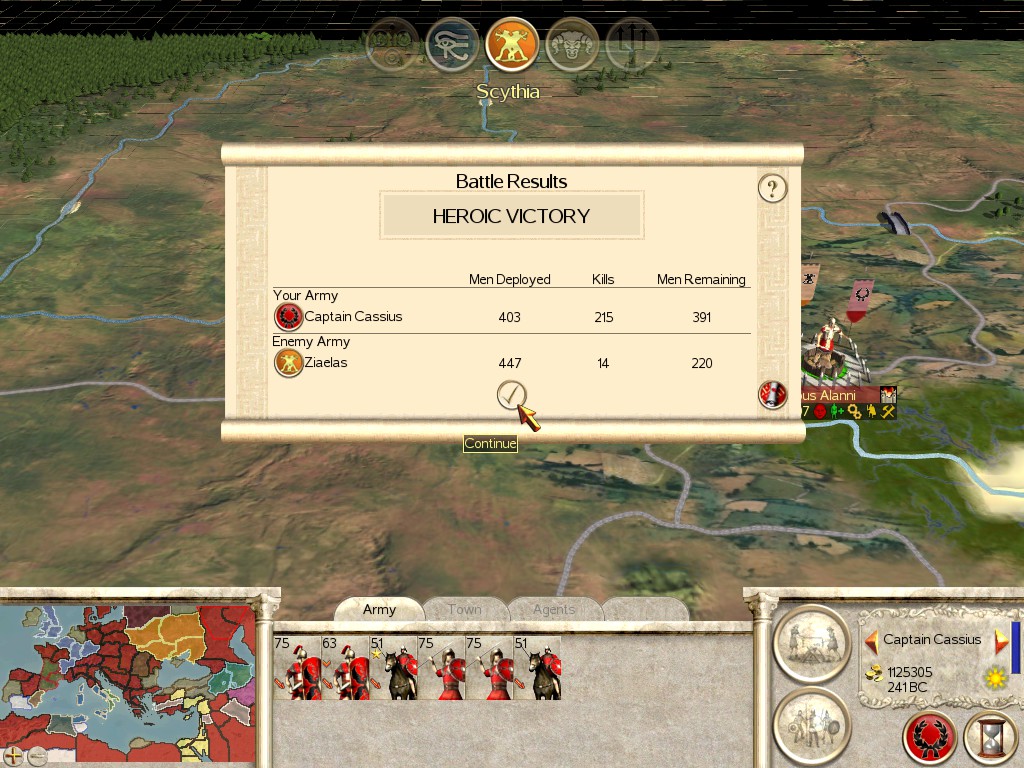Screen dimensions: 1024x768
Task: Open the Agents tab
Action: (553, 610)
